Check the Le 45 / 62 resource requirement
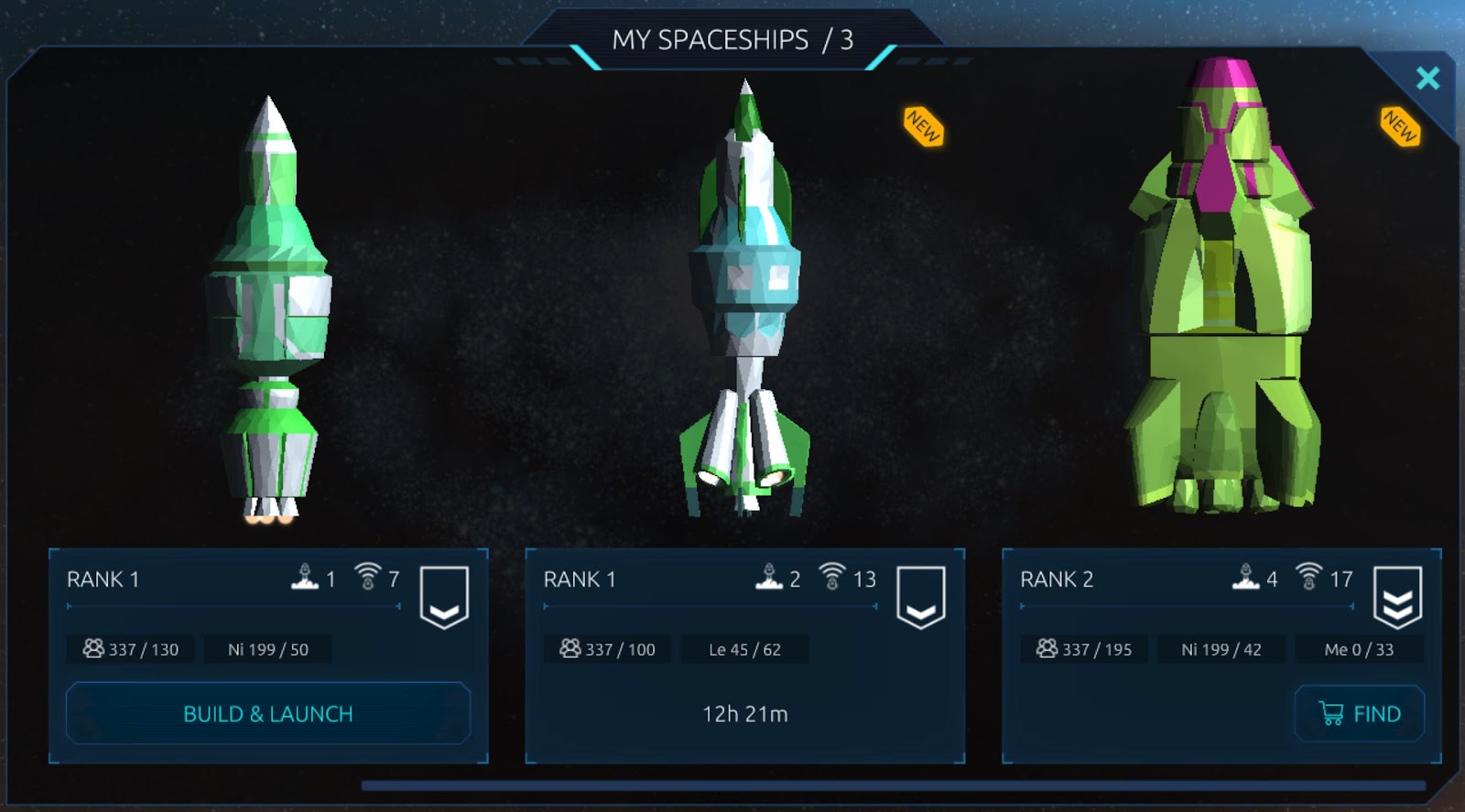1465x812 pixels. (x=744, y=650)
